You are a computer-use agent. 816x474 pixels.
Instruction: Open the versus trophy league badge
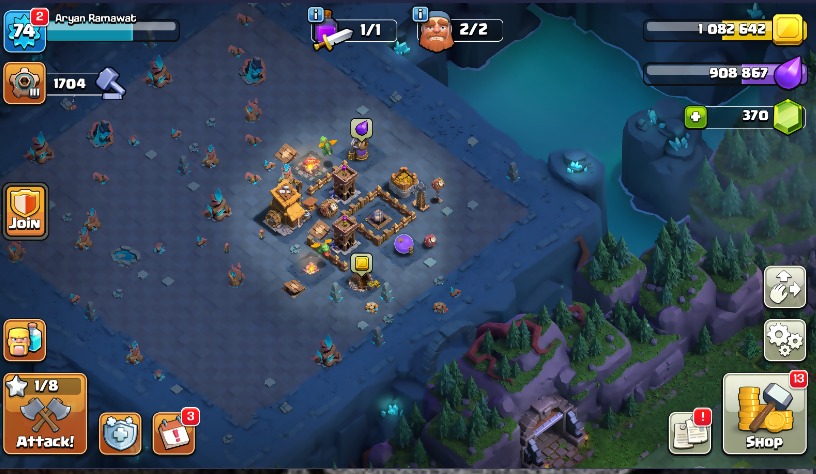pos(24,83)
